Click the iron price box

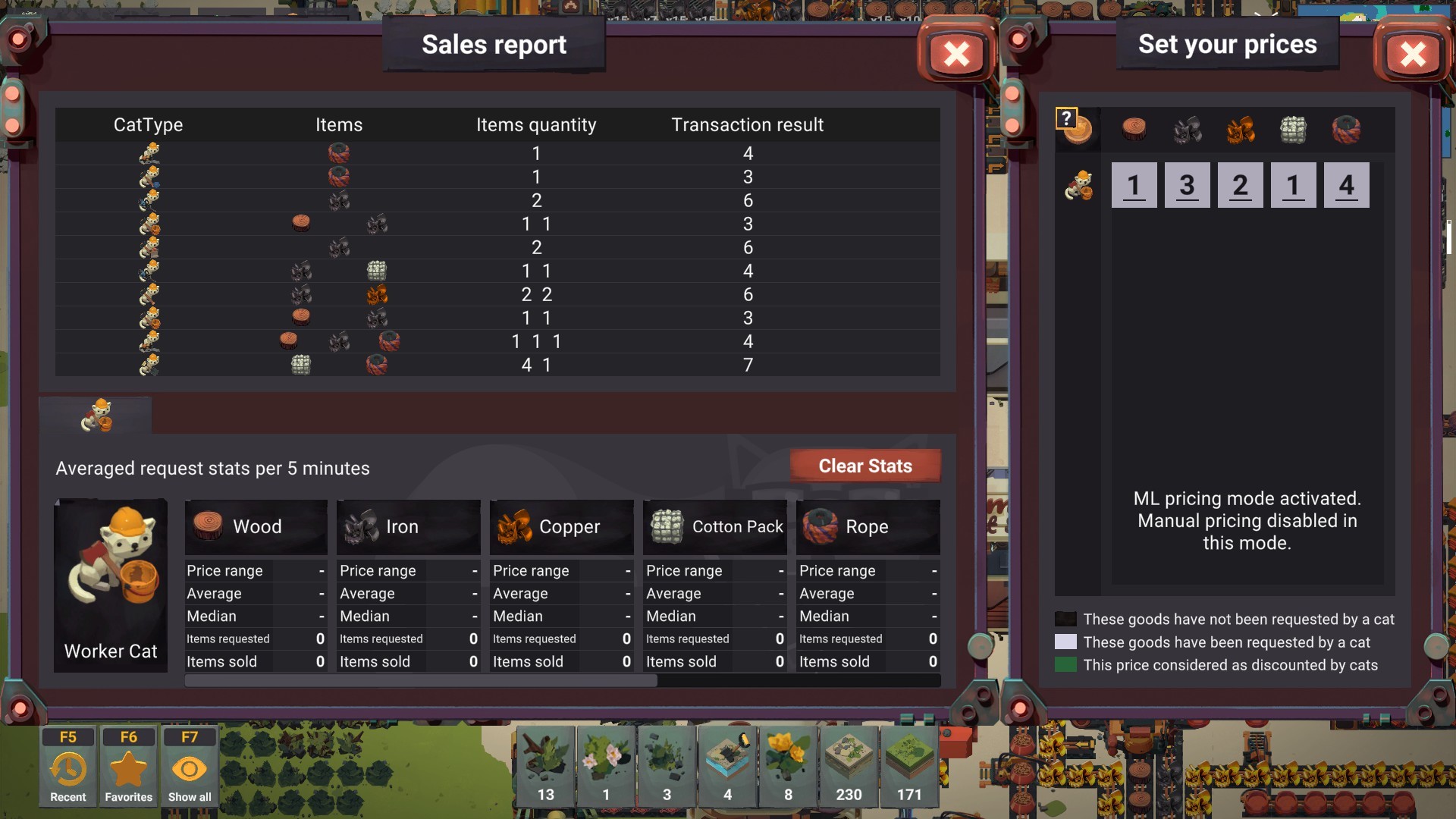(x=1187, y=185)
